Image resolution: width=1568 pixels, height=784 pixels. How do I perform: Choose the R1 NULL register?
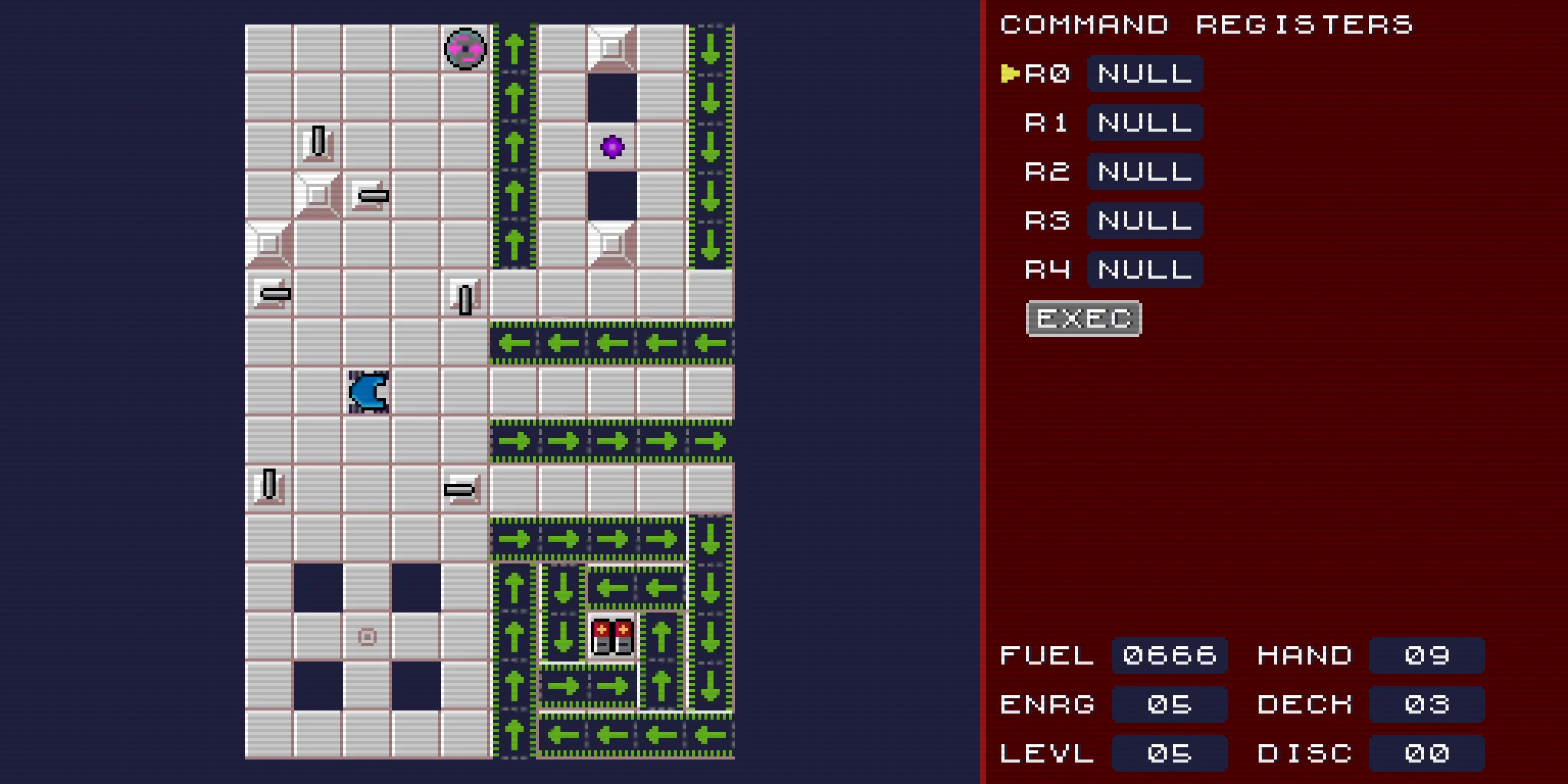[x=1145, y=122]
